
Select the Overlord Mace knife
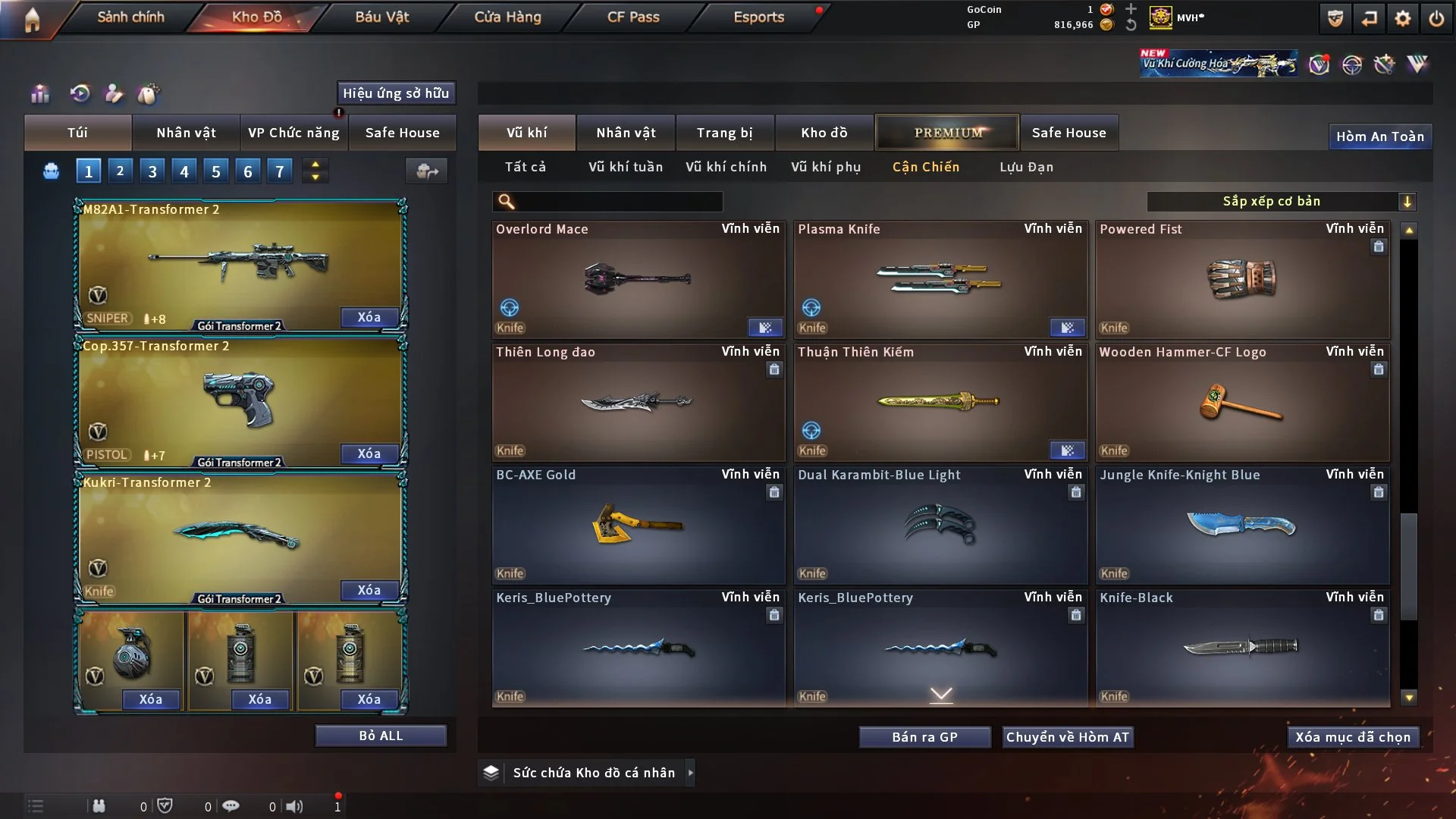[638, 279]
